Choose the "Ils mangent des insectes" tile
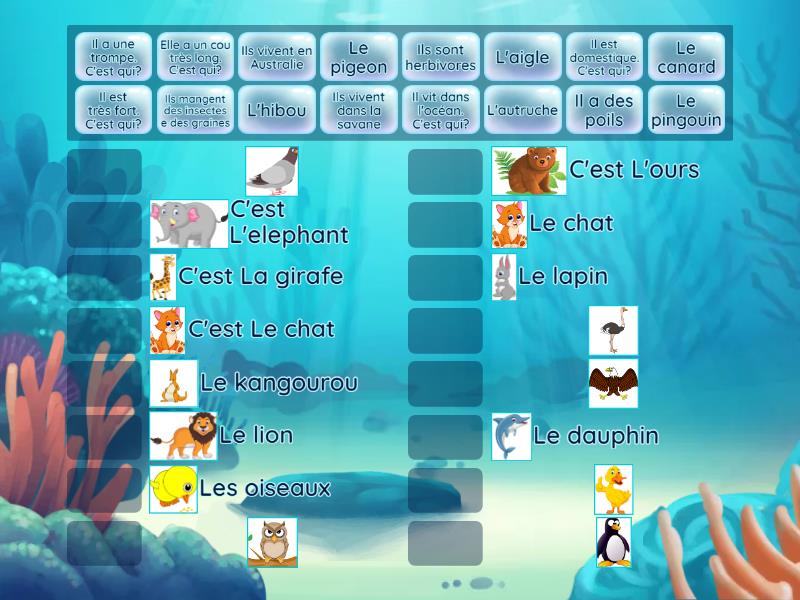The image size is (800, 600). pyautogui.click(x=195, y=110)
